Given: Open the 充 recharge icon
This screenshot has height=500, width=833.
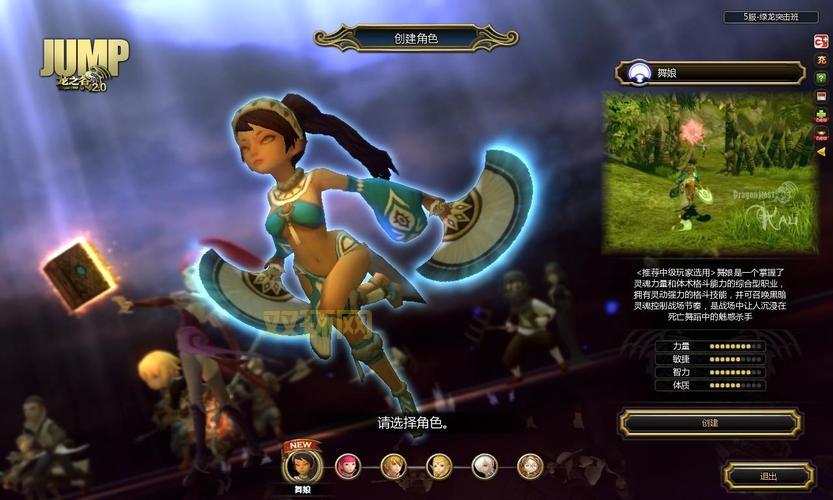Looking at the screenshot, I should 821,60.
